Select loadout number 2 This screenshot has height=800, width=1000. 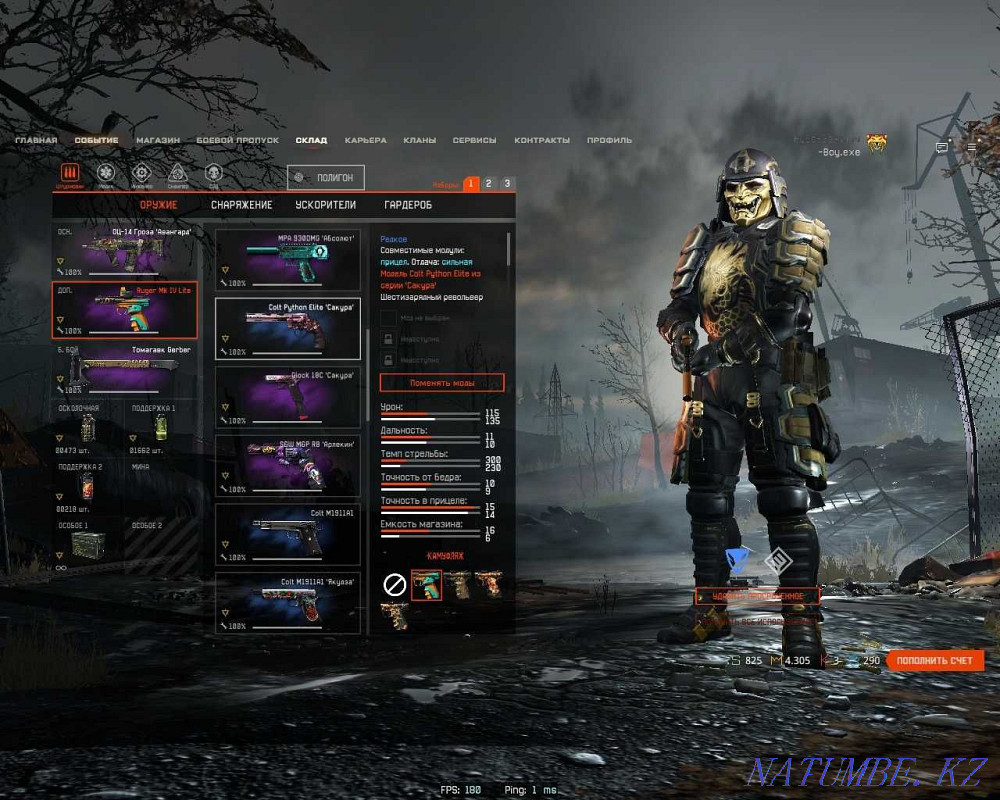(x=488, y=183)
